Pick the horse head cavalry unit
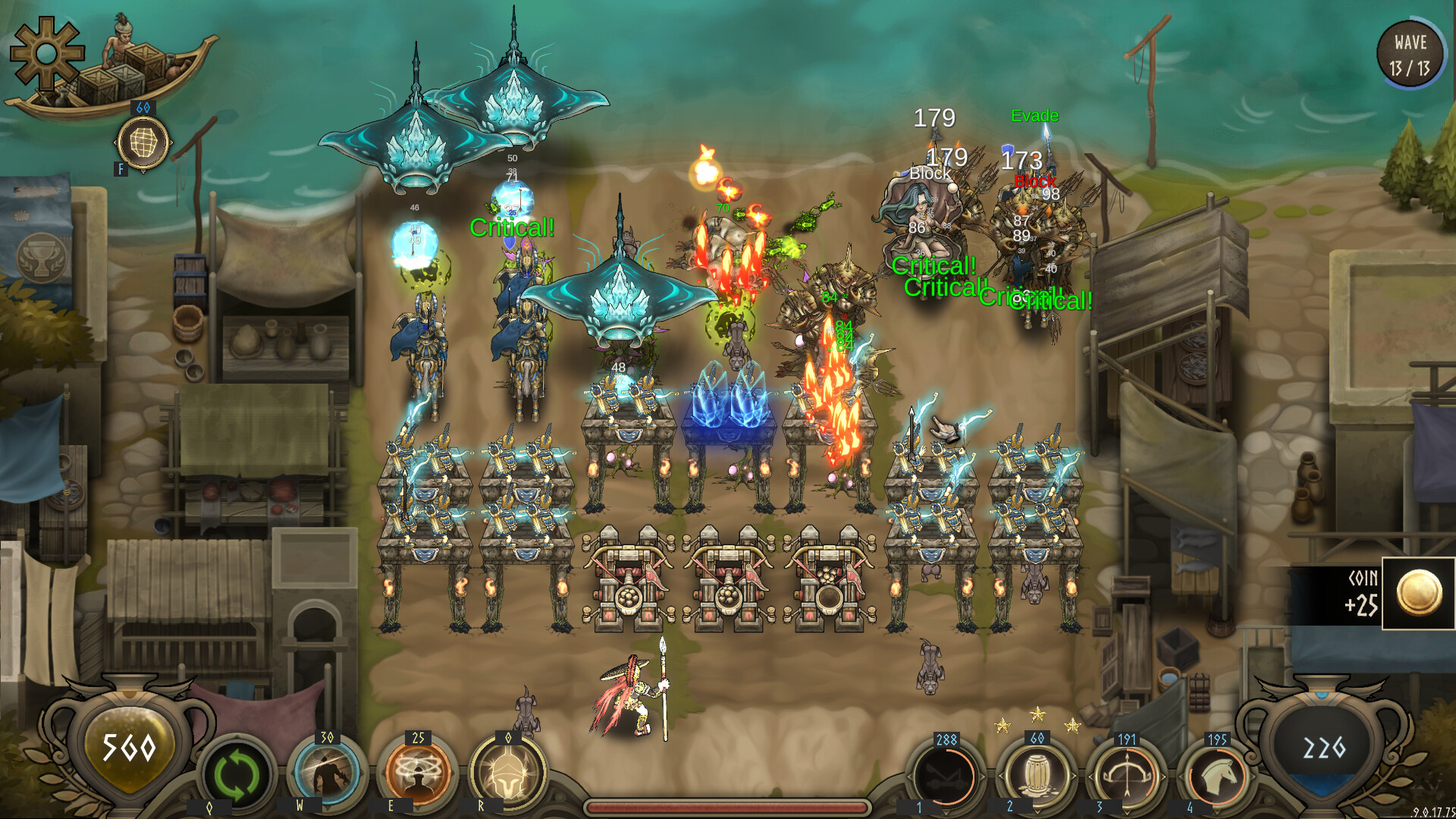 pos(1216,777)
